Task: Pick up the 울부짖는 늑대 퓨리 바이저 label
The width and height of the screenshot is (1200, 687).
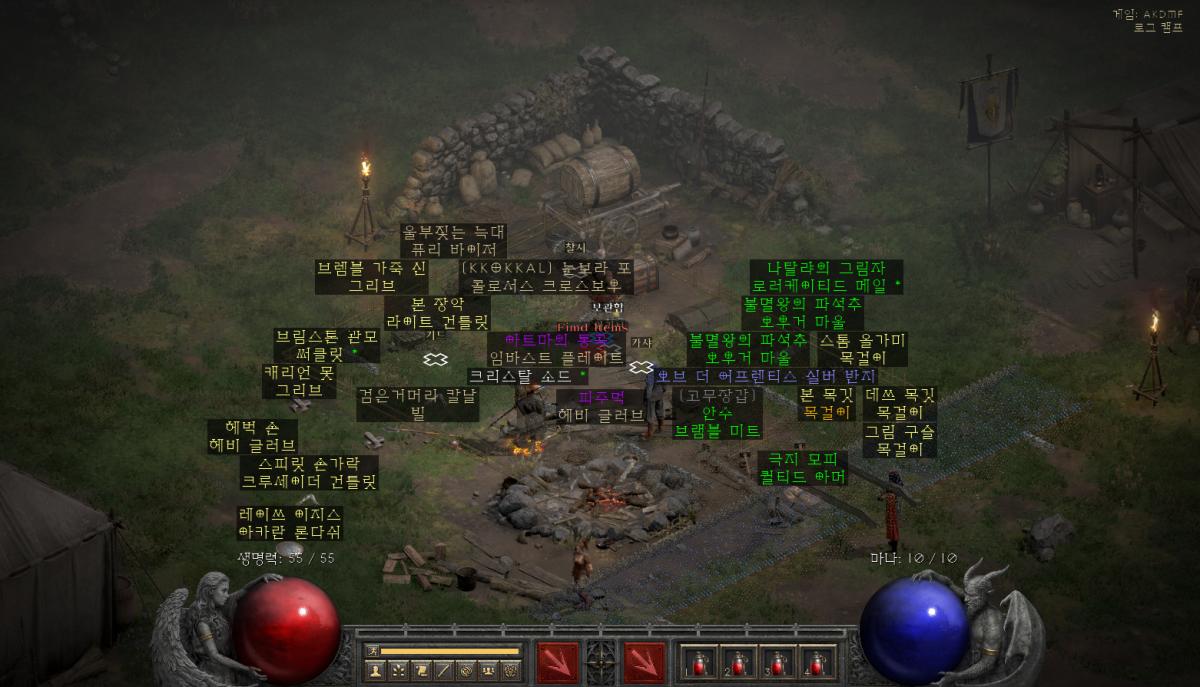Action: click(x=454, y=241)
